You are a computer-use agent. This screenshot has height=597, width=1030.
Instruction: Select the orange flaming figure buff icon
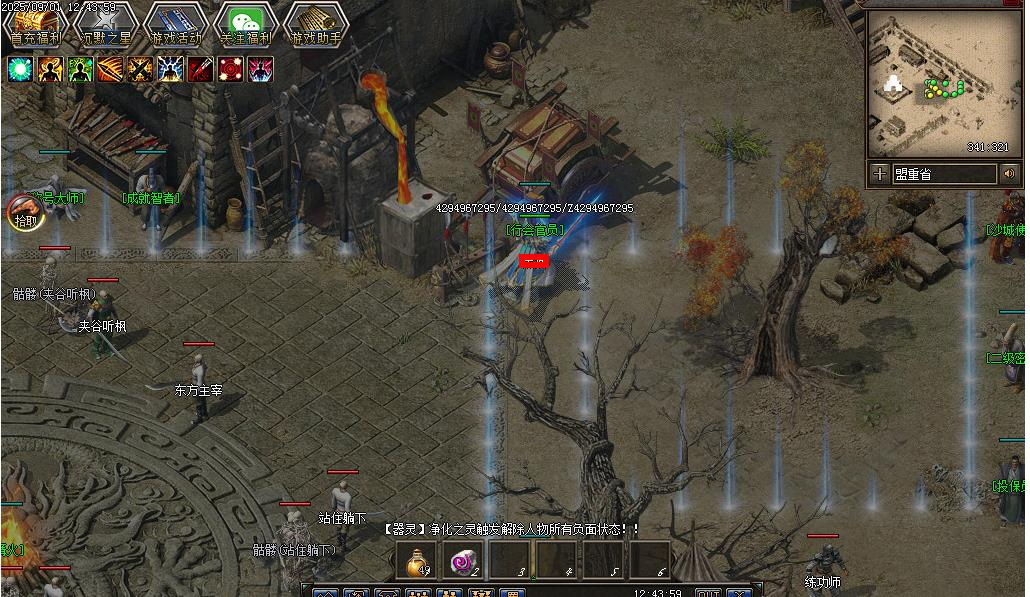[50, 69]
